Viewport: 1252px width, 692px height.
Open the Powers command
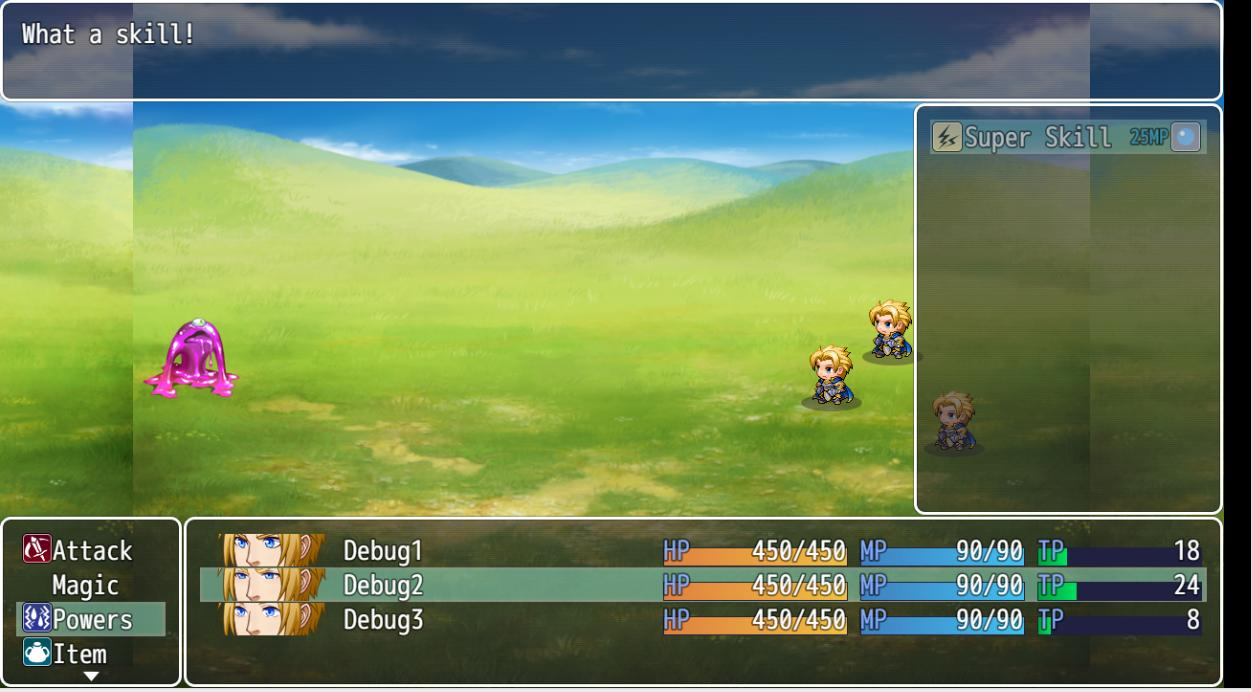[x=91, y=620]
